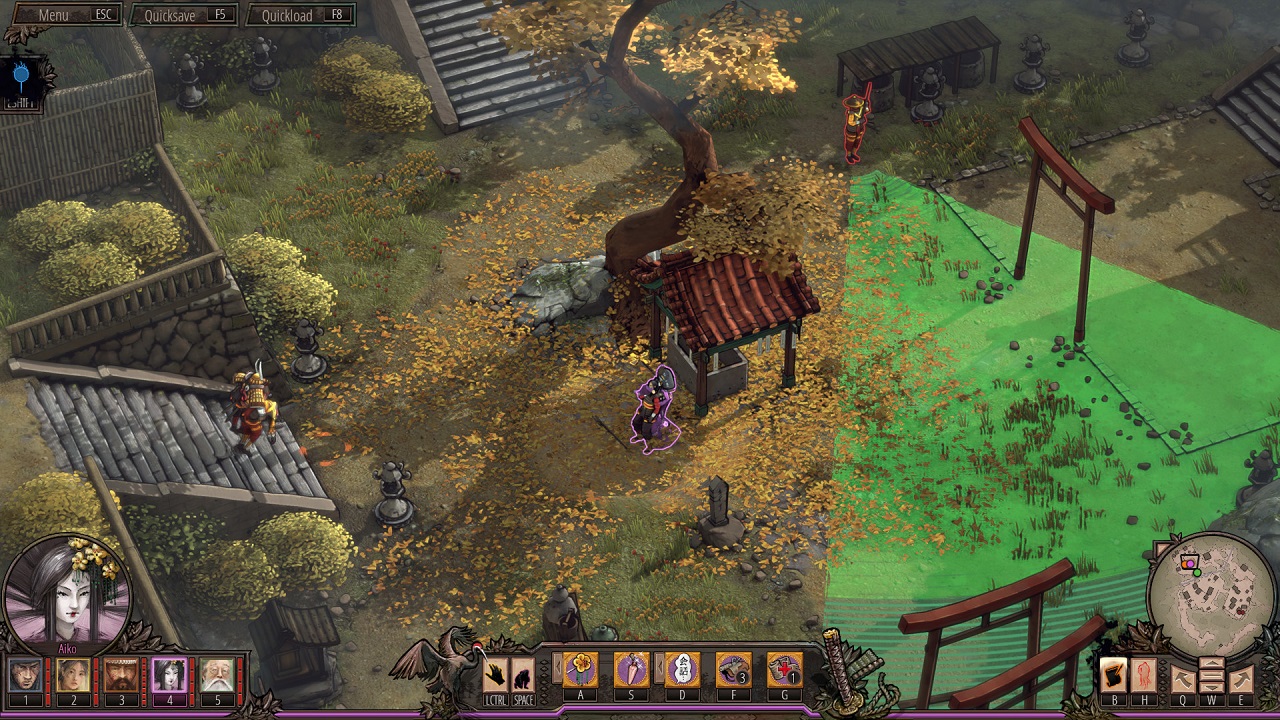This screenshot has height=720, width=1280.
Task: Click Mugen's red health bar
Action: point(143,681)
